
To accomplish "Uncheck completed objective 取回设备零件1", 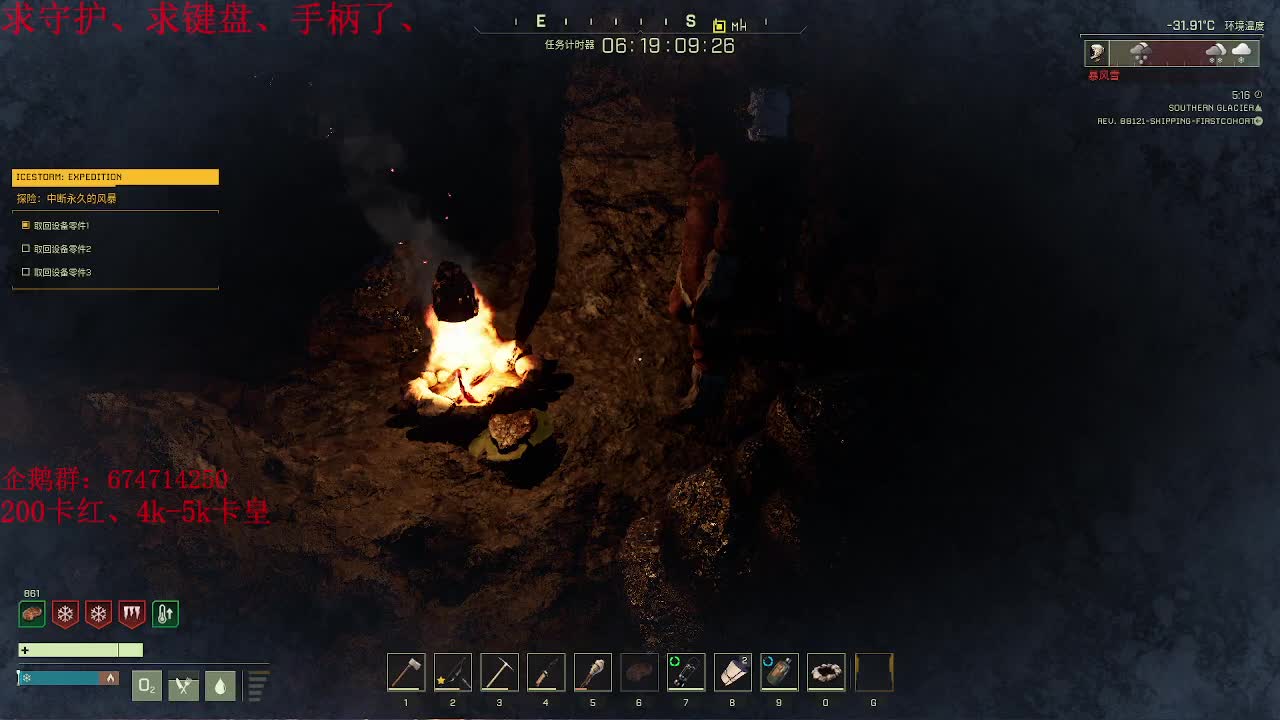I will pyautogui.click(x=25, y=225).
